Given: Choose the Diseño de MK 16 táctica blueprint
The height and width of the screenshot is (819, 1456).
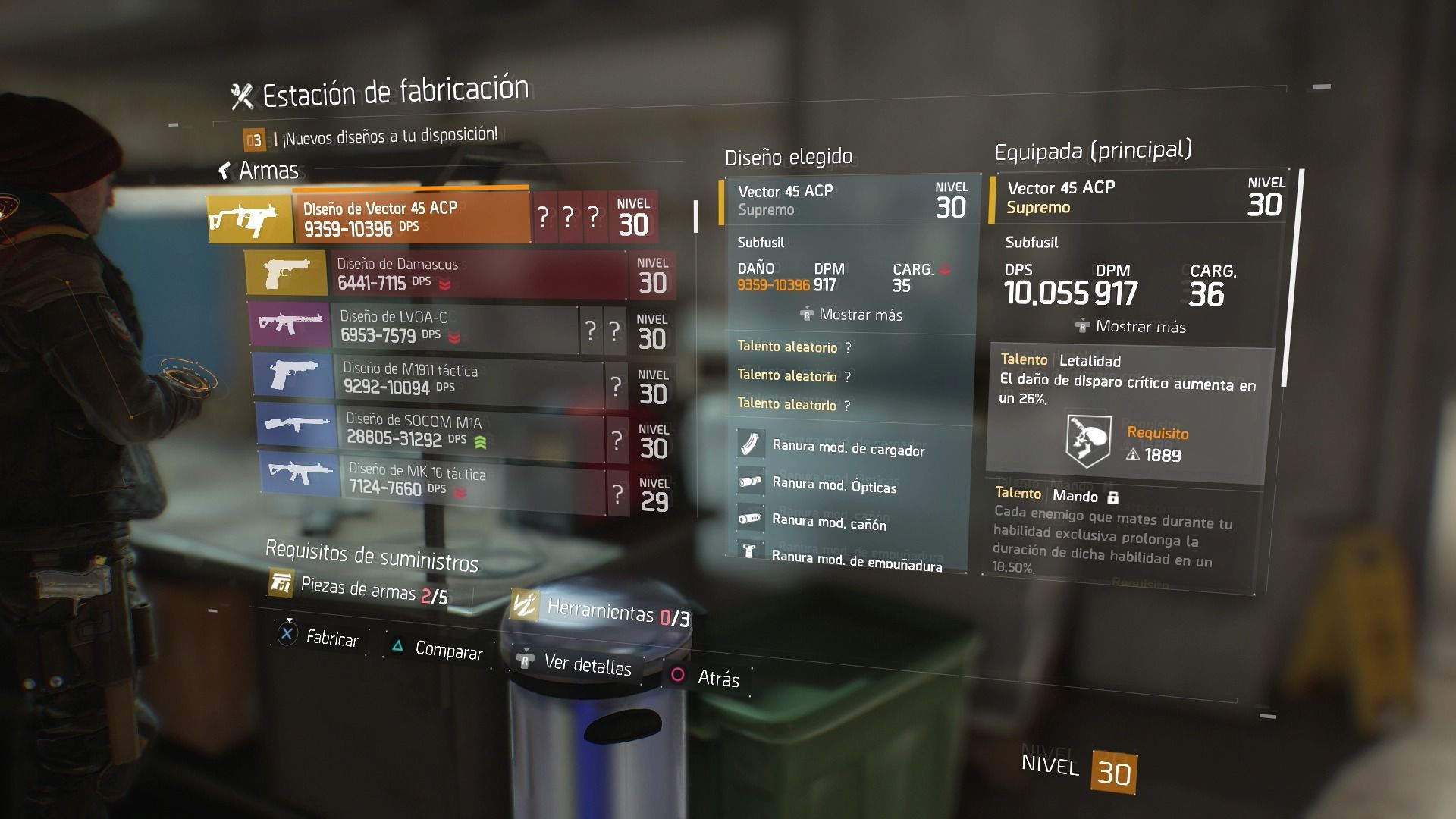Looking at the screenshot, I should [x=470, y=479].
